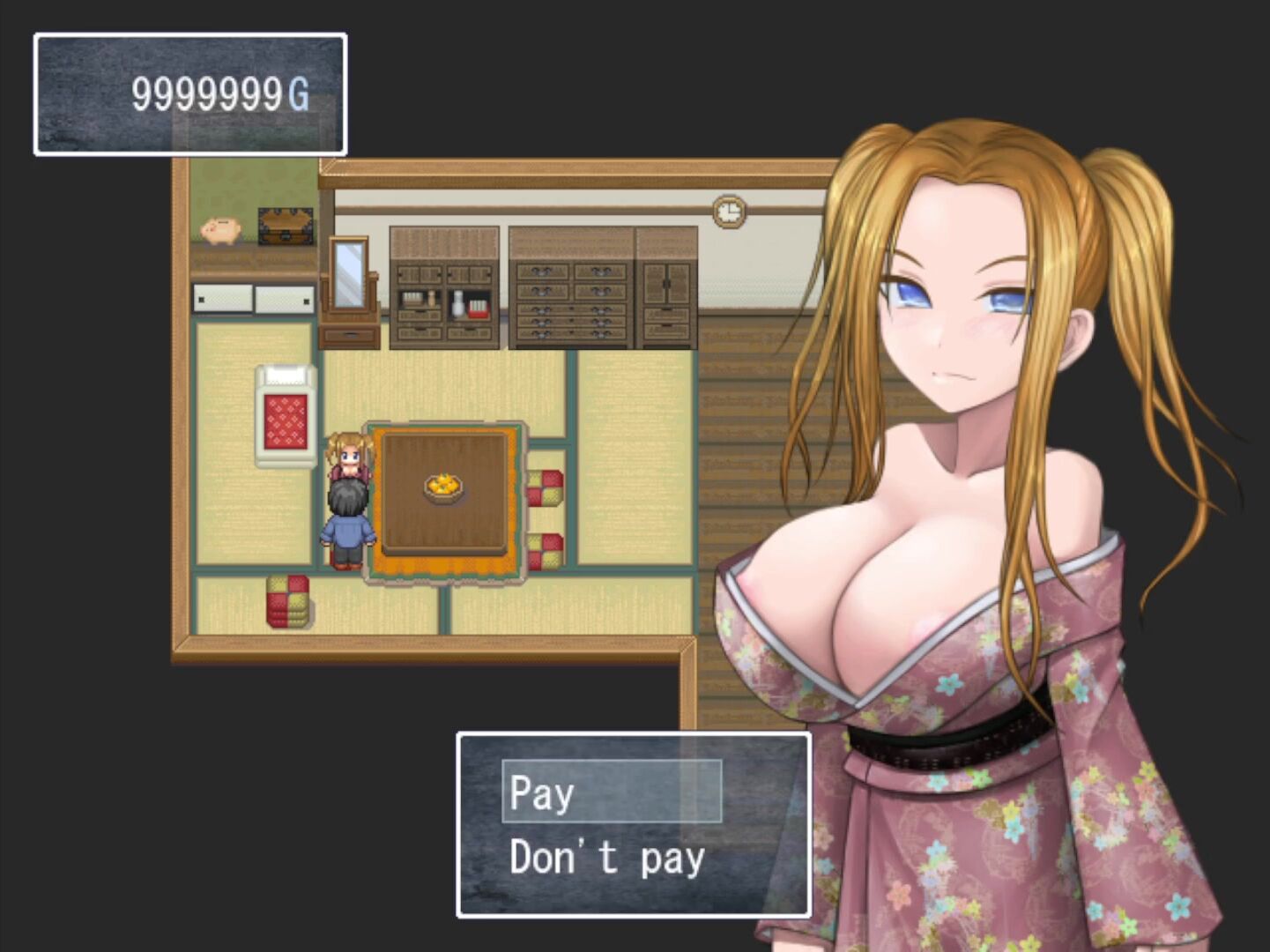Choose the Pay option
1270x952 pixels.
611,792
